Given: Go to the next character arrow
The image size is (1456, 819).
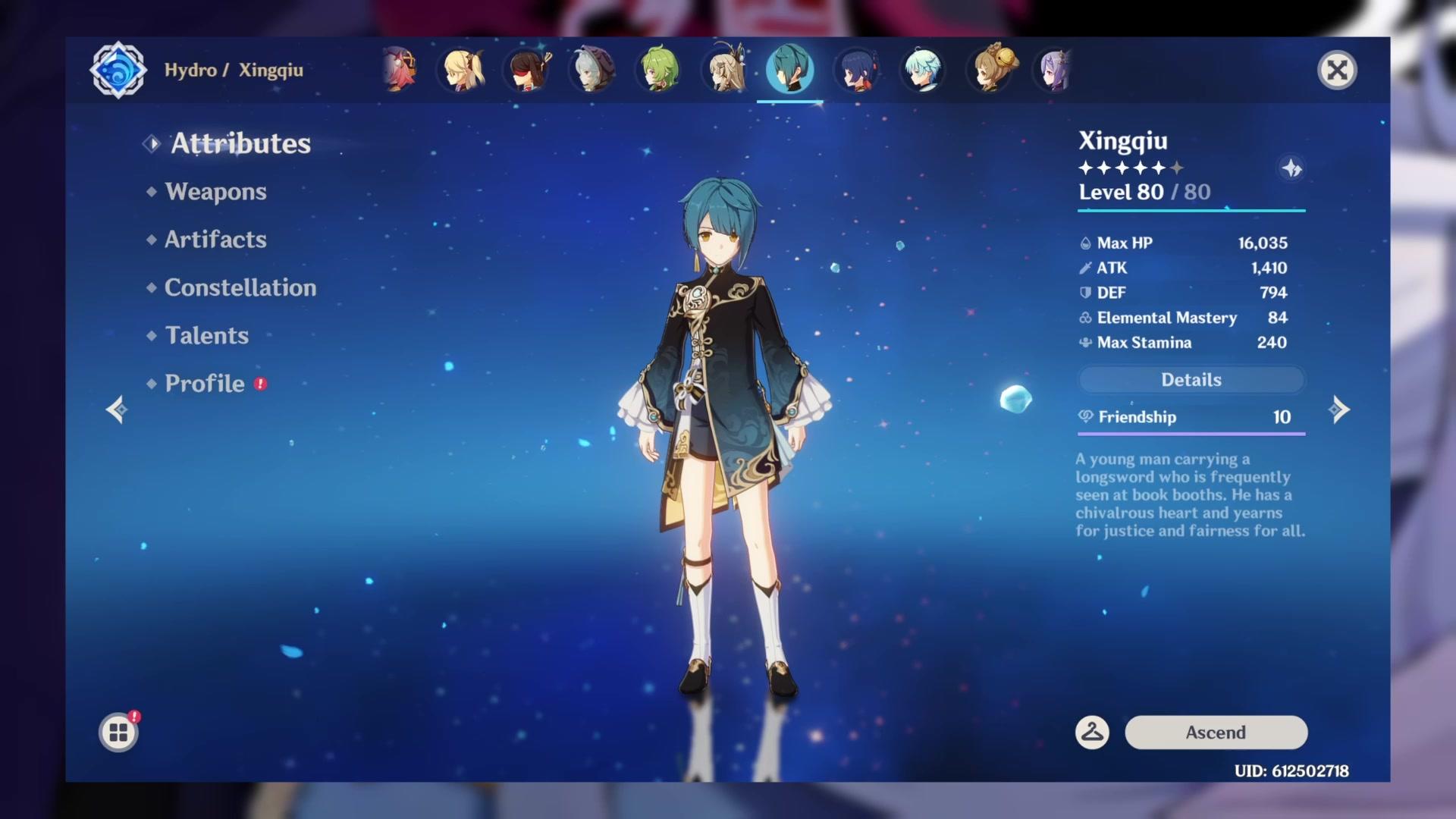Looking at the screenshot, I should [x=1340, y=409].
